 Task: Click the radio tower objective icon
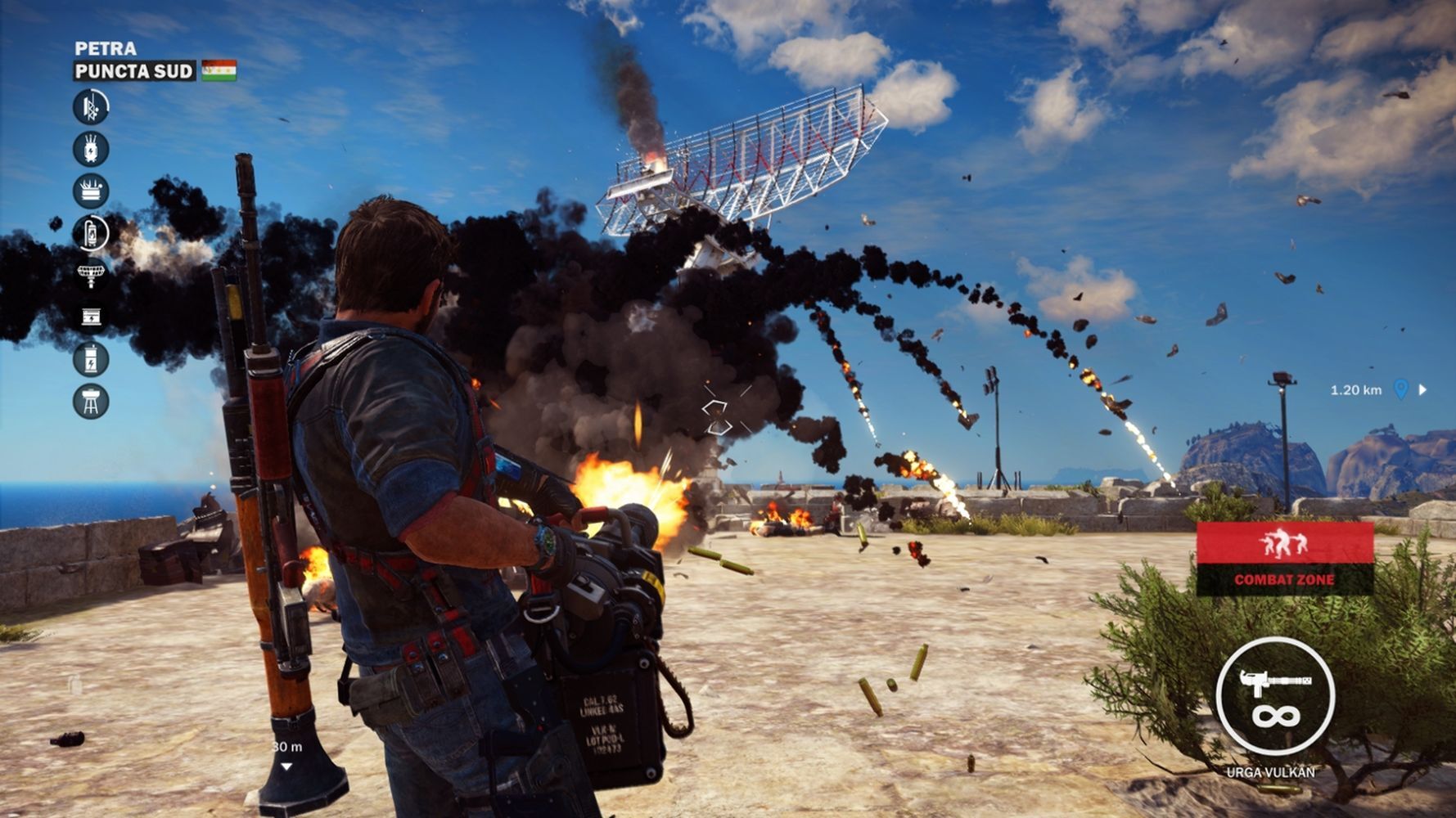[91, 106]
